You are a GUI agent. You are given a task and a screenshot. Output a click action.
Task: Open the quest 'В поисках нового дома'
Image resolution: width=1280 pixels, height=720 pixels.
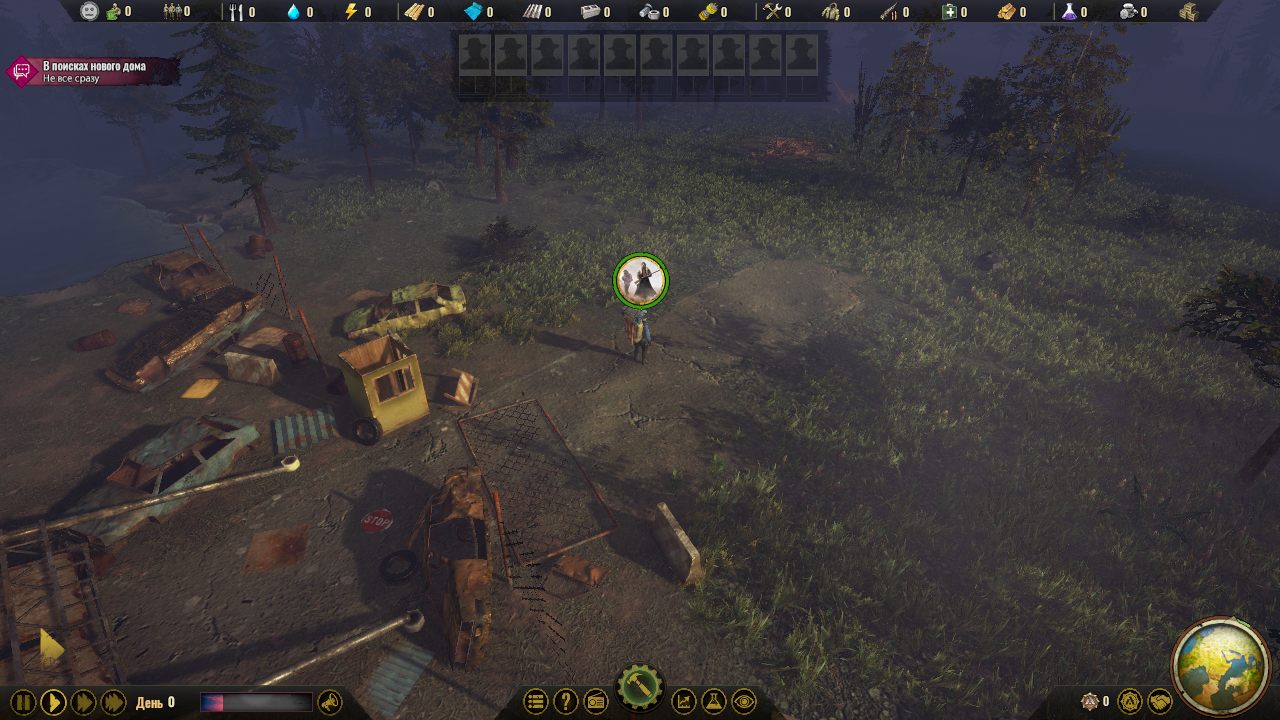(x=93, y=71)
